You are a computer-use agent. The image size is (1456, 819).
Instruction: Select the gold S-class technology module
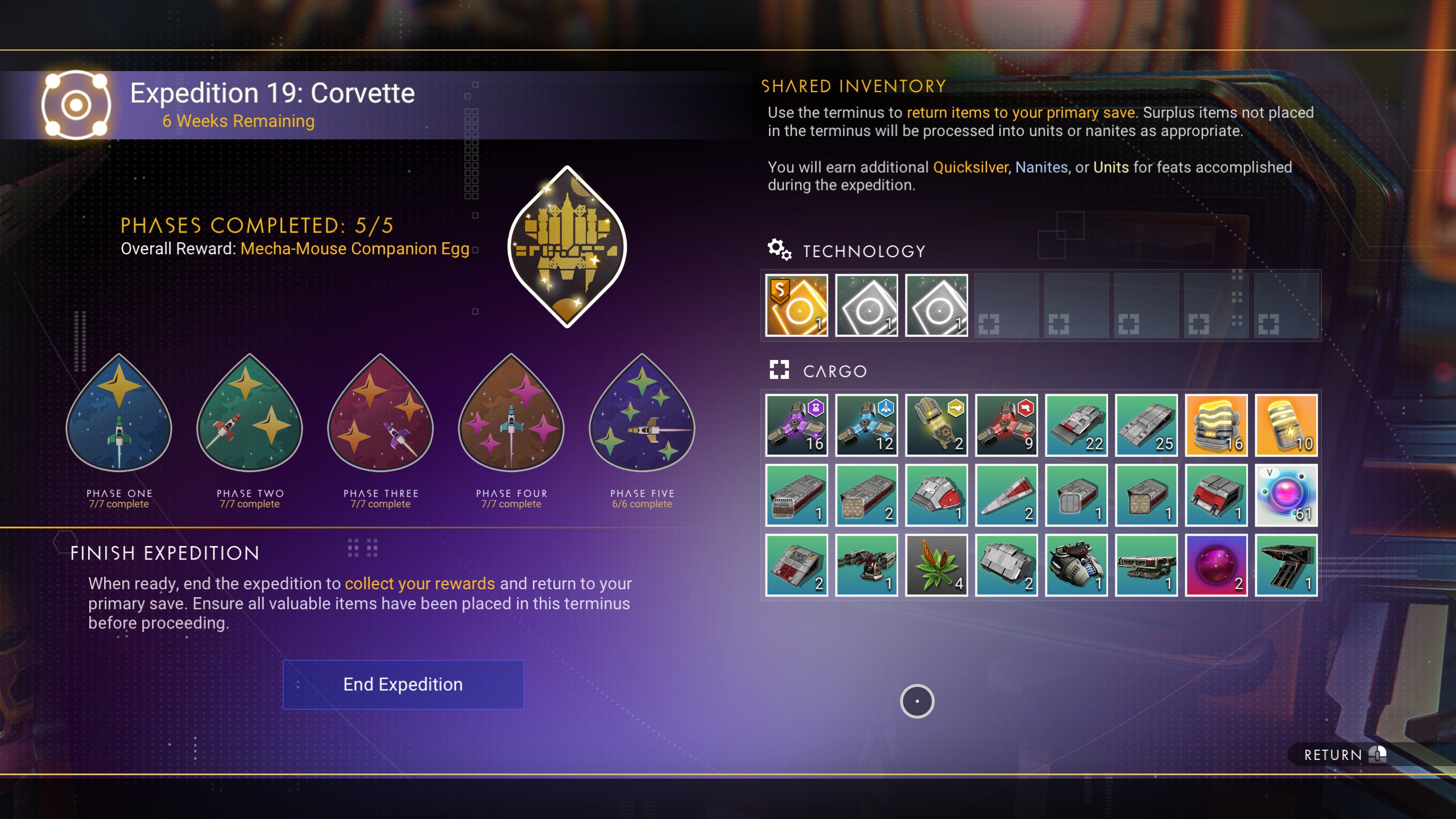(796, 305)
